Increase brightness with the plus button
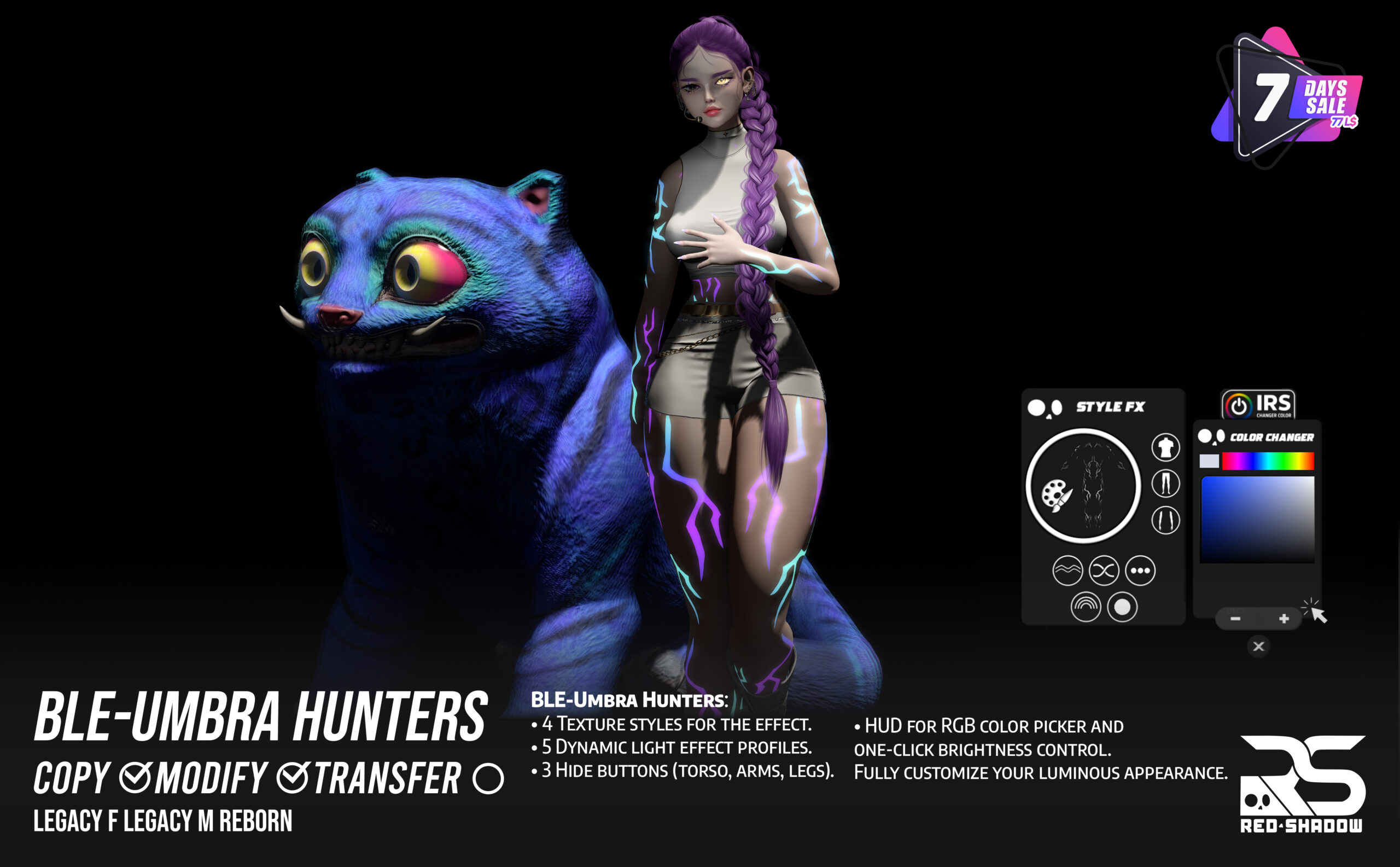Image resolution: width=1400 pixels, height=867 pixels. pyautogui.click(x=1284, y=619)
